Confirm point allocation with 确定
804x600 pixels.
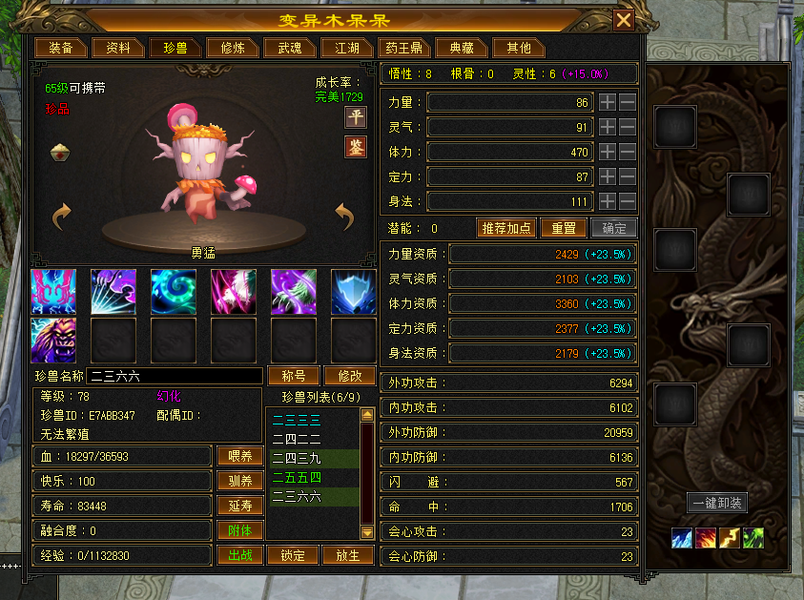(x=613, y=228)
